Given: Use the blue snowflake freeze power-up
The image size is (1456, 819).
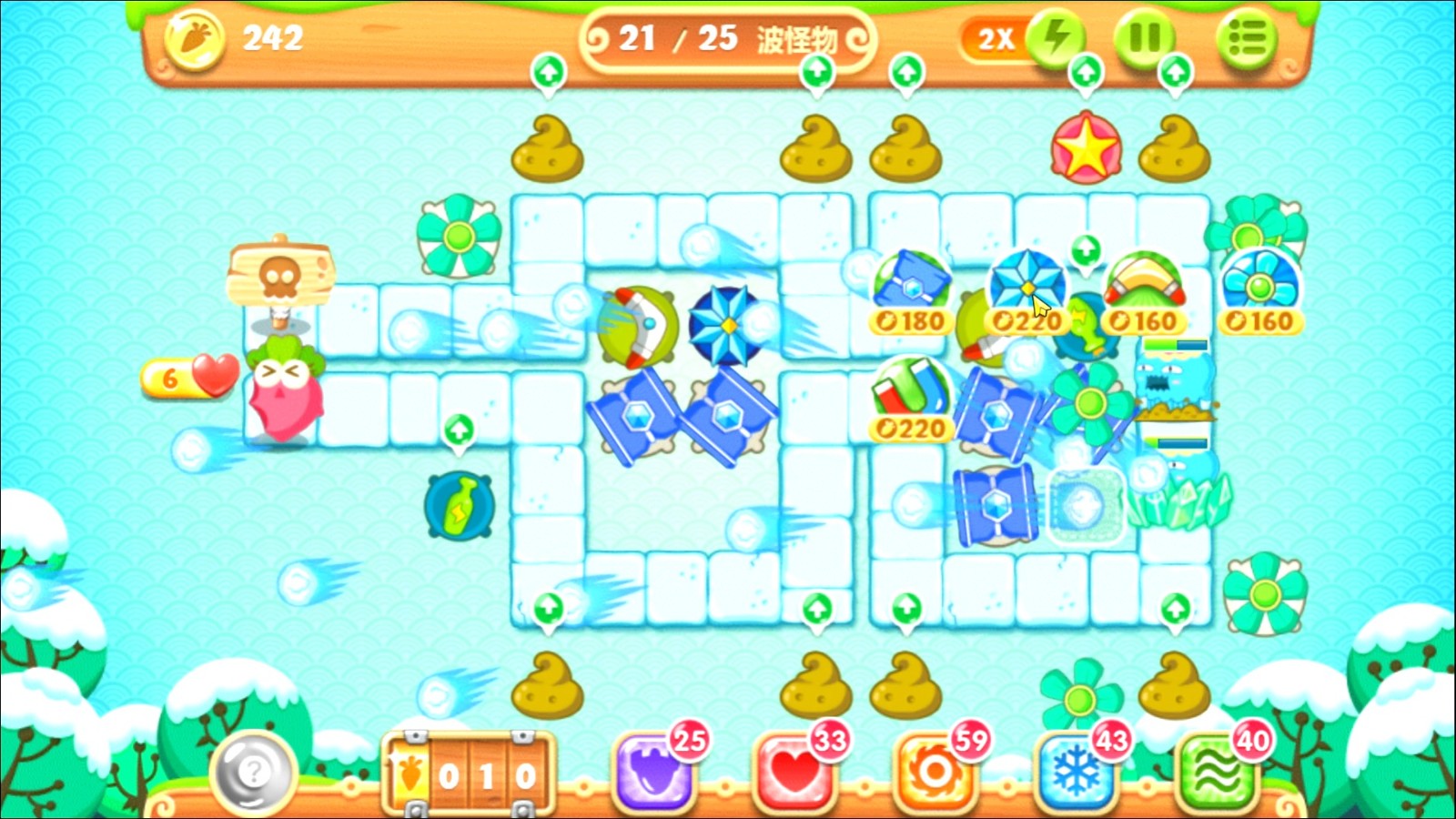Looking at the screenshot, I should point(1076,772).
